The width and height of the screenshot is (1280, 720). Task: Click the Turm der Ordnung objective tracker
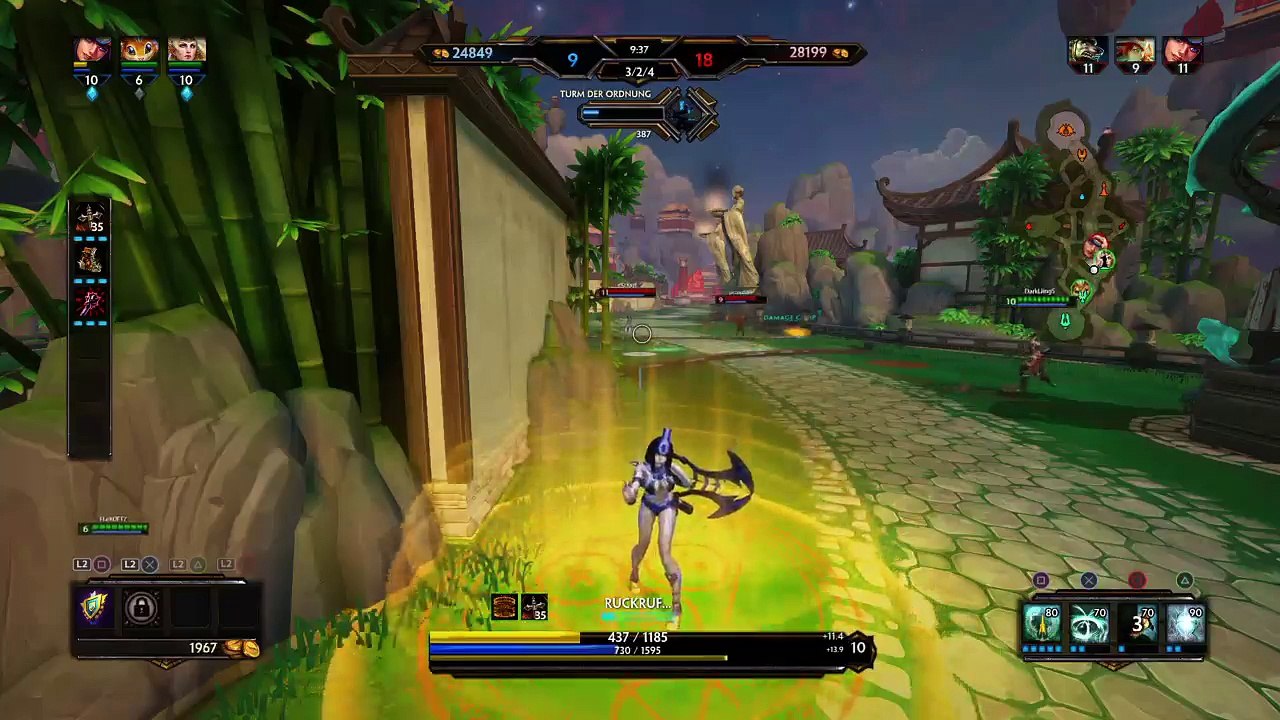click(645, 112)
